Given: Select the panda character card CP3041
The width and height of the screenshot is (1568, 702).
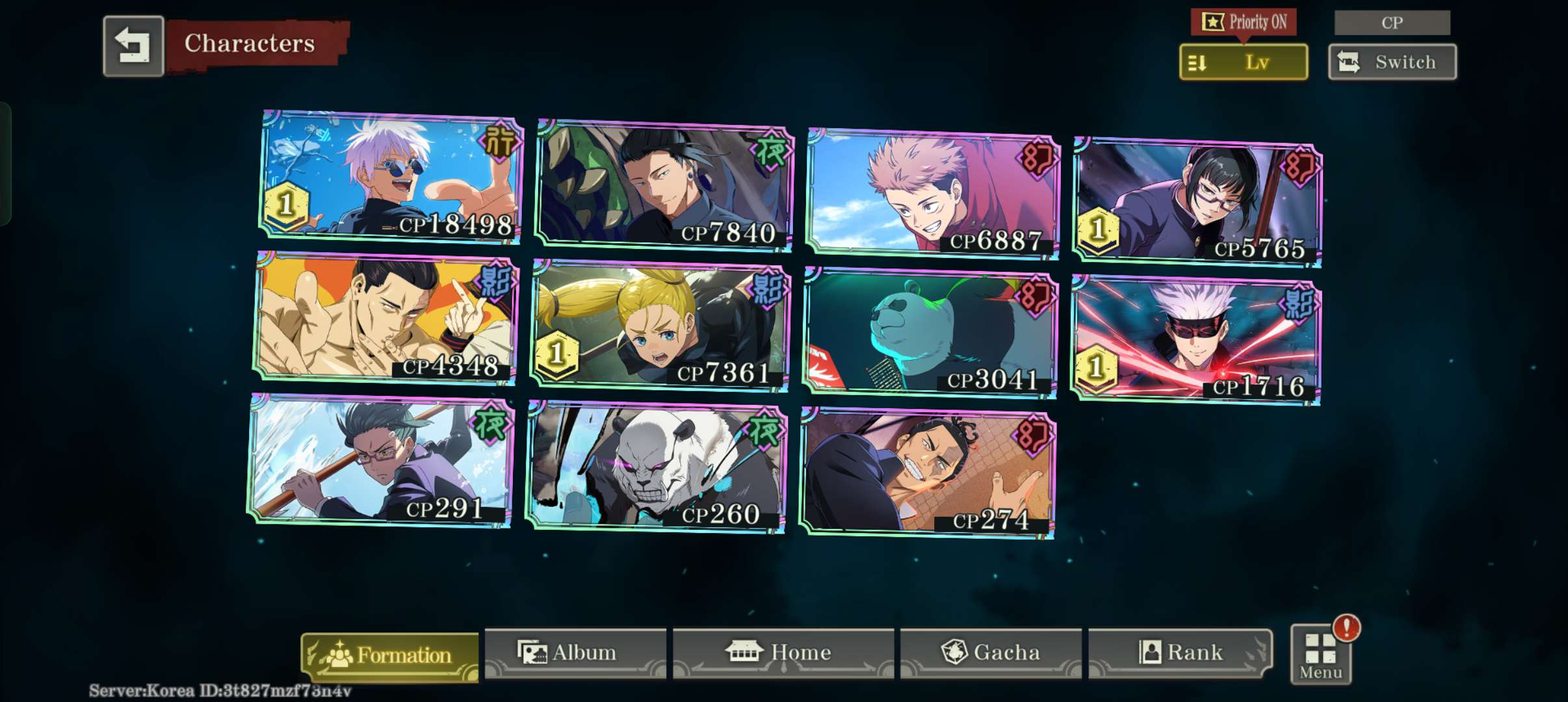Looking at the screenshot, I should point(930,332).
